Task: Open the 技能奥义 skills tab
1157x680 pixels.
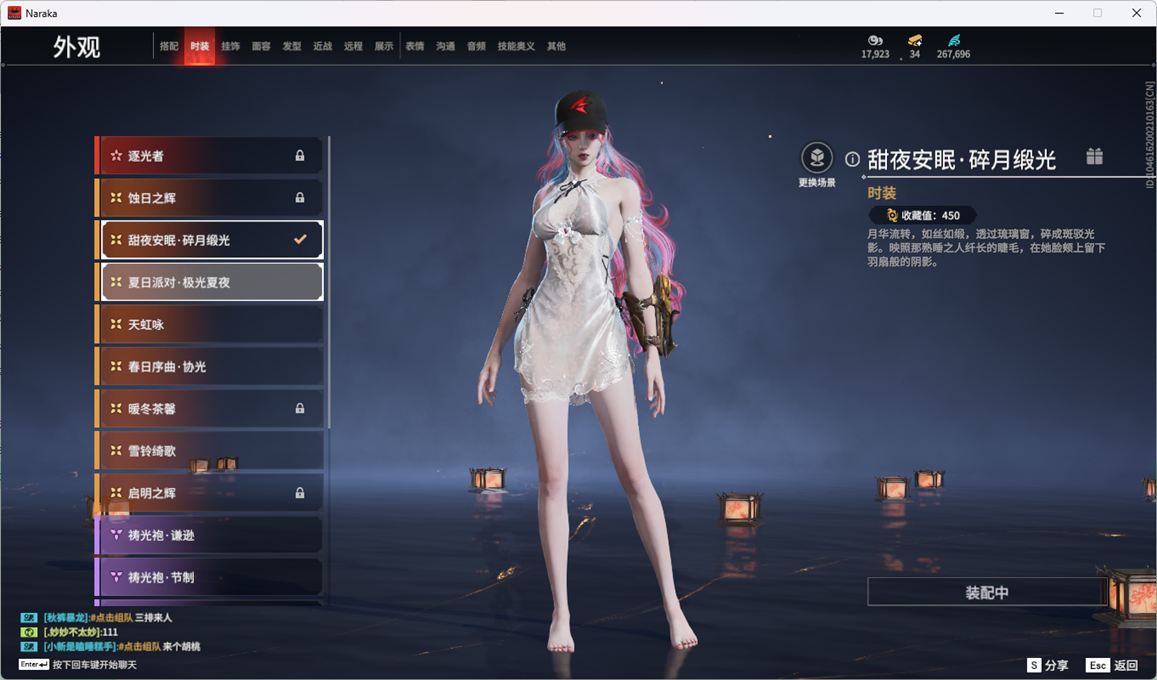Action: tap(516, 46)
